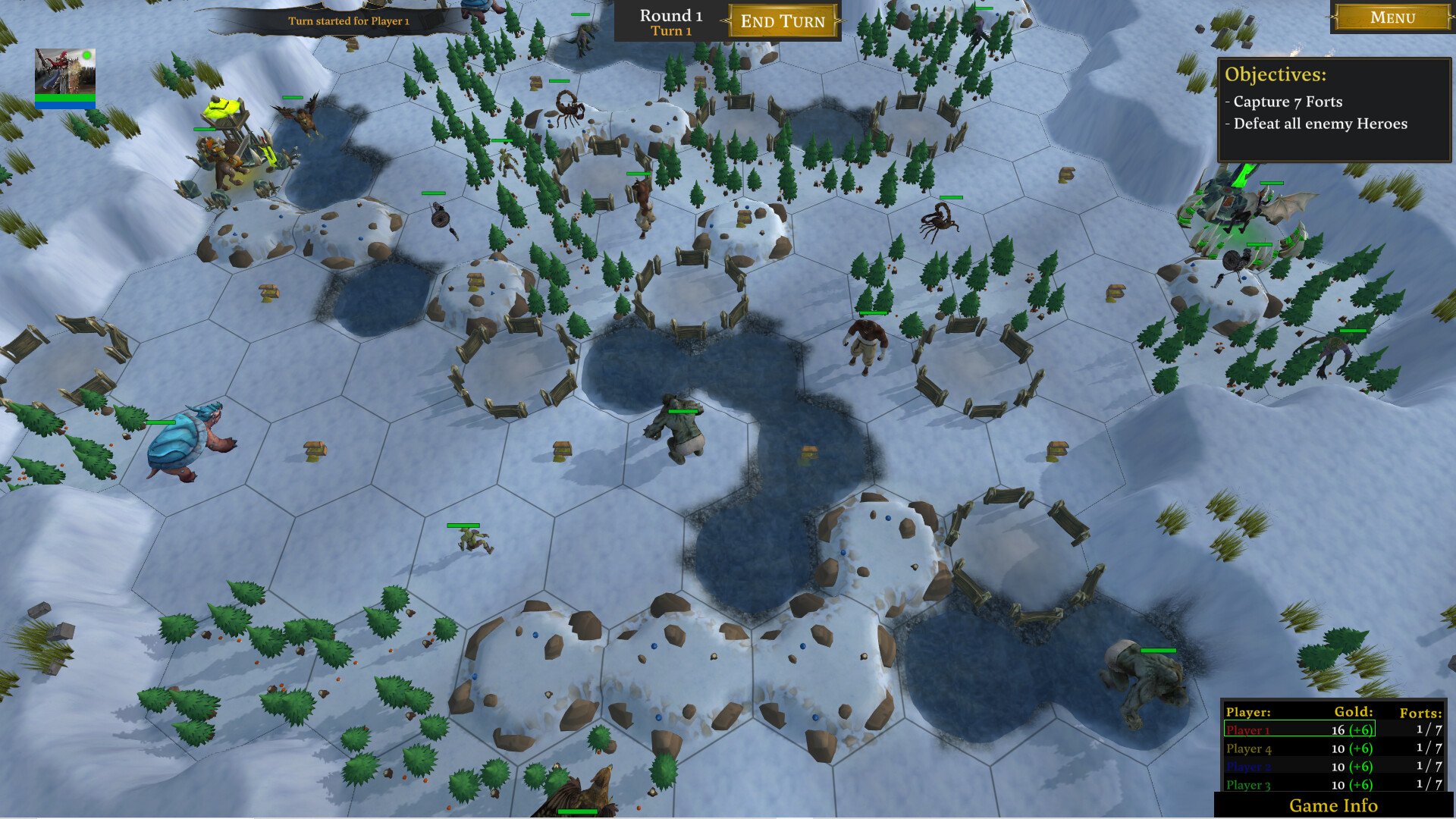End the current turn
This screenshot has width=1456, height=819.
tap(783, 21)
